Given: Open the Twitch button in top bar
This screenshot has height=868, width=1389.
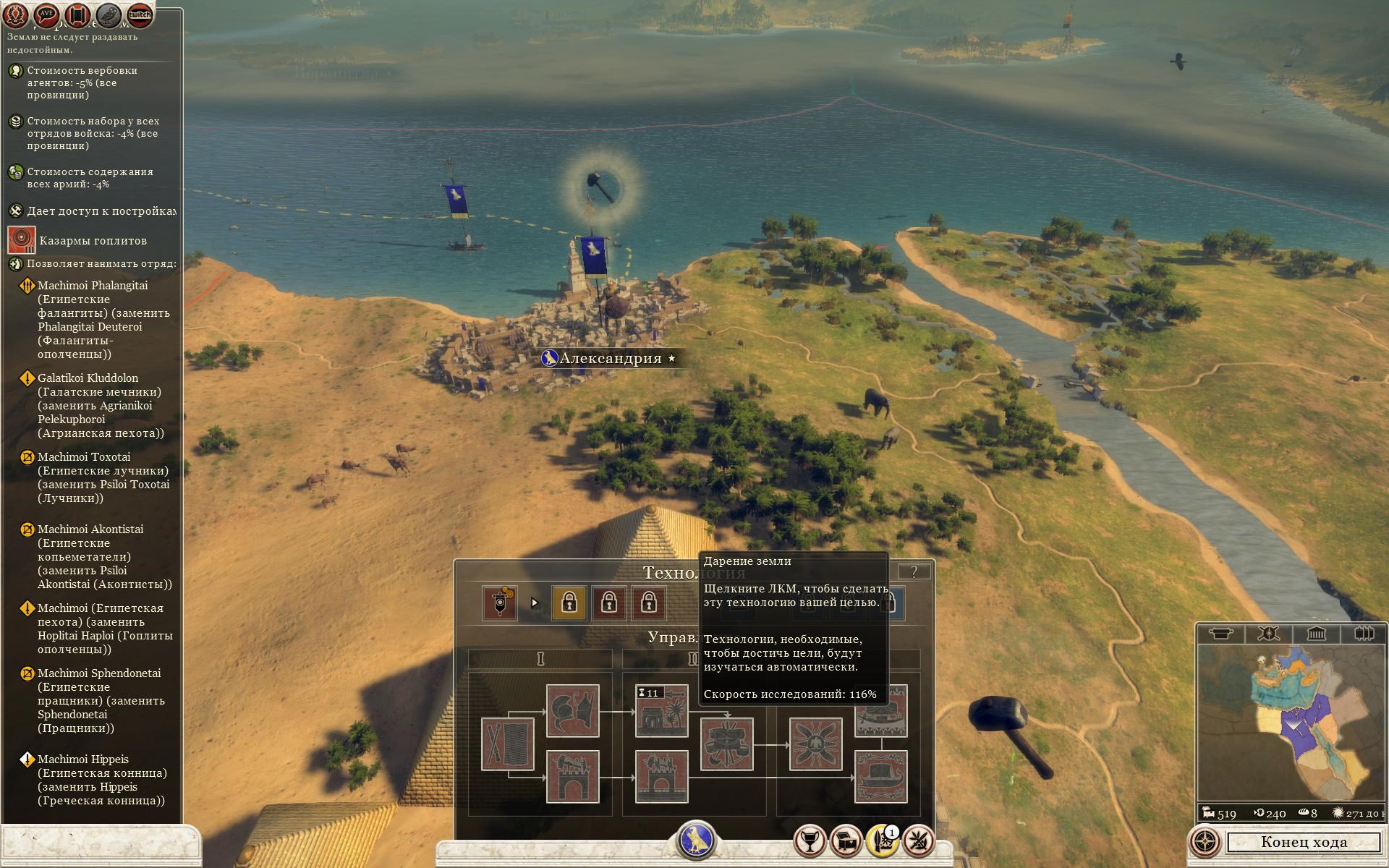Looking at the screenshot, I should 140,14.
